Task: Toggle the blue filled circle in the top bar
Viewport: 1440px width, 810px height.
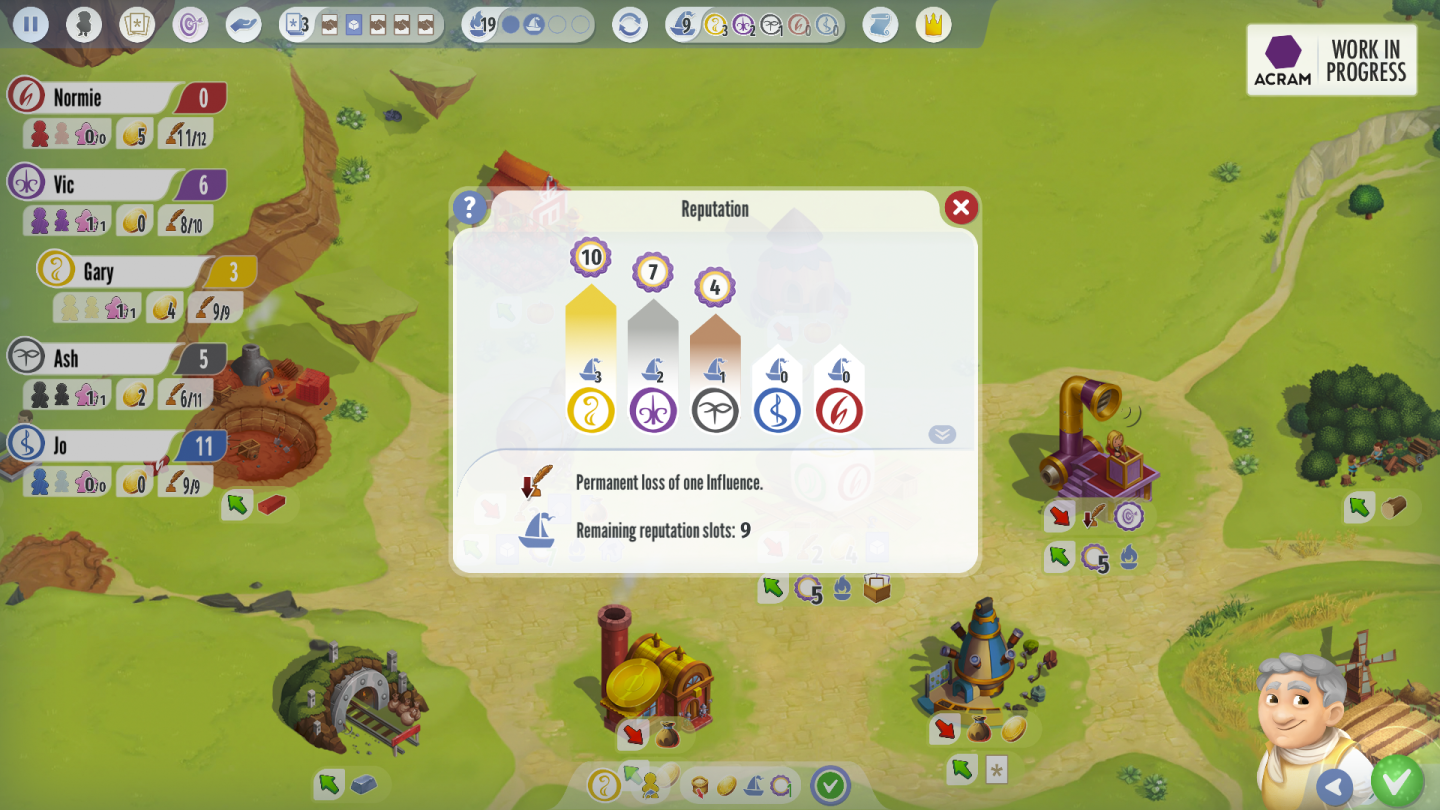Action: click(512, 24)
